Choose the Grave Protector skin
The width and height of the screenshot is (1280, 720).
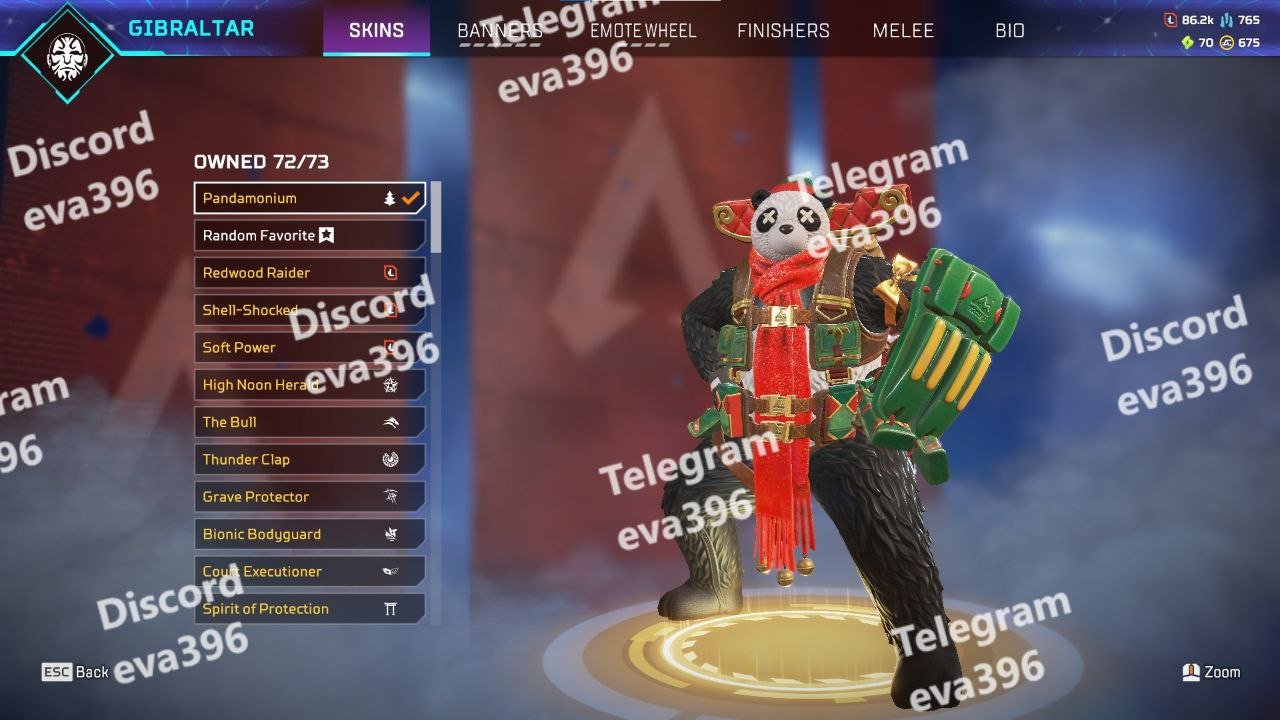point(309,497)
